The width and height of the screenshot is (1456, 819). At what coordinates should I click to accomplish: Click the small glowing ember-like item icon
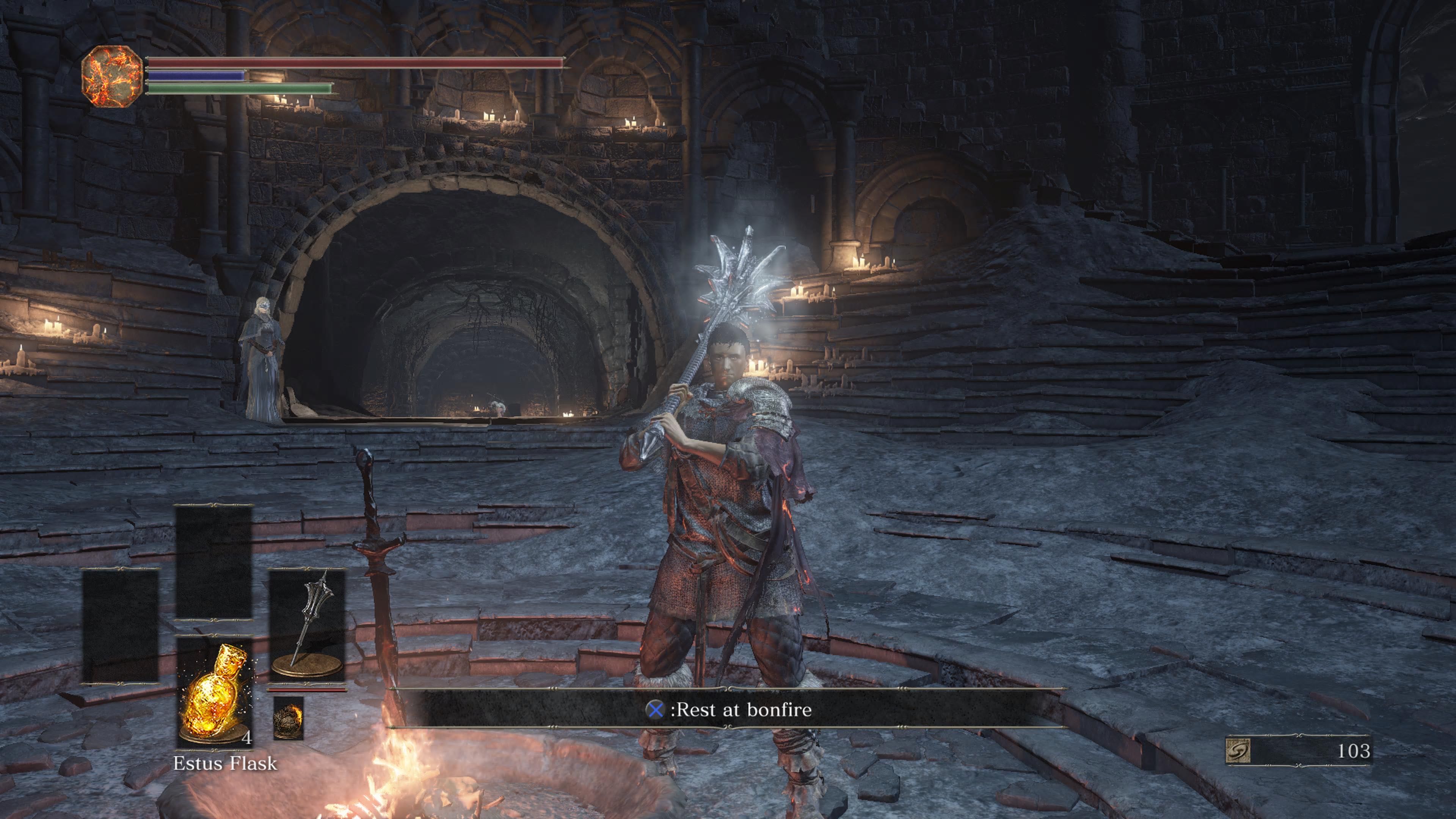[288, 717]
